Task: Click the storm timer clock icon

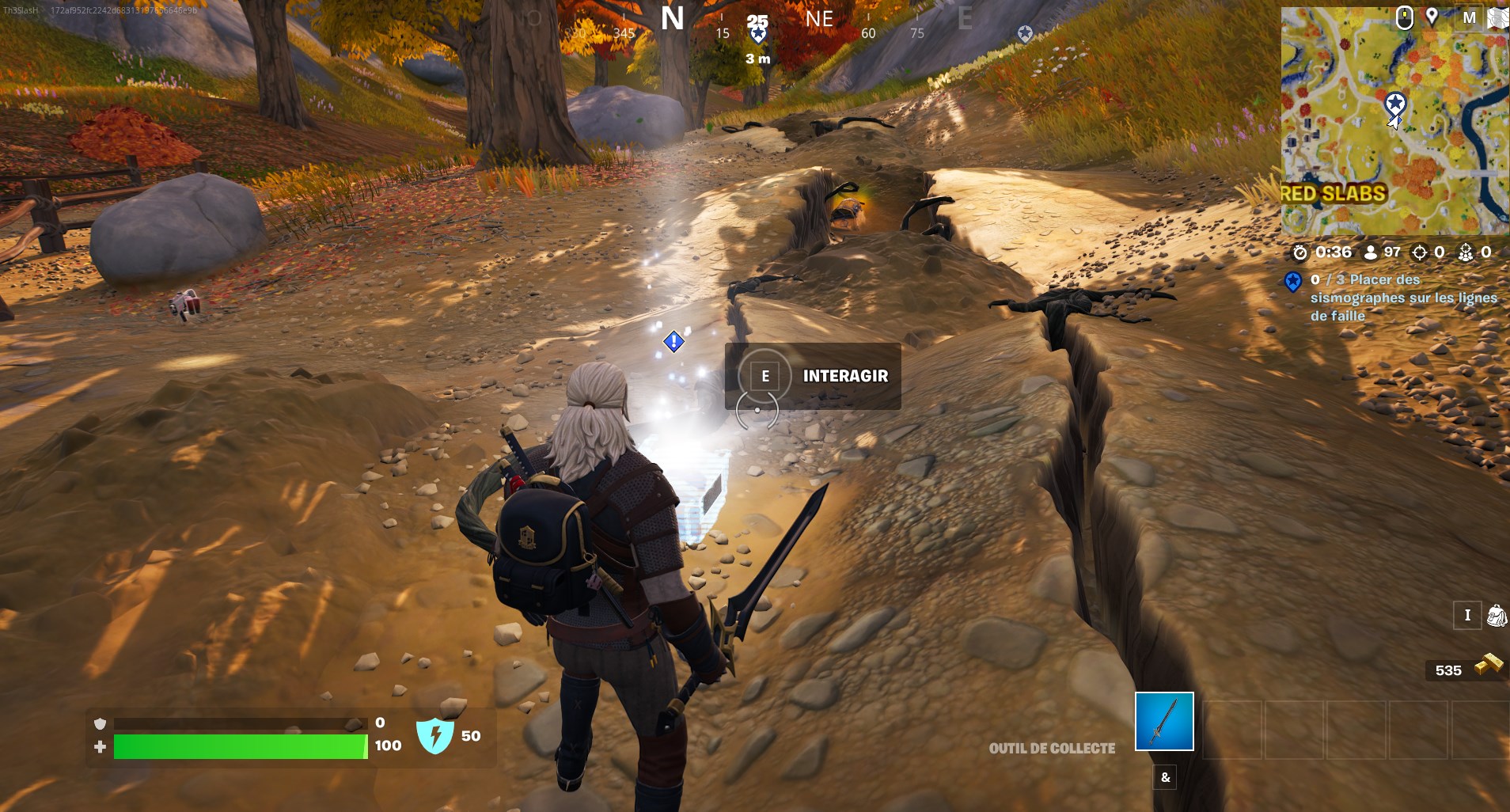Action: click(1299, 253)
